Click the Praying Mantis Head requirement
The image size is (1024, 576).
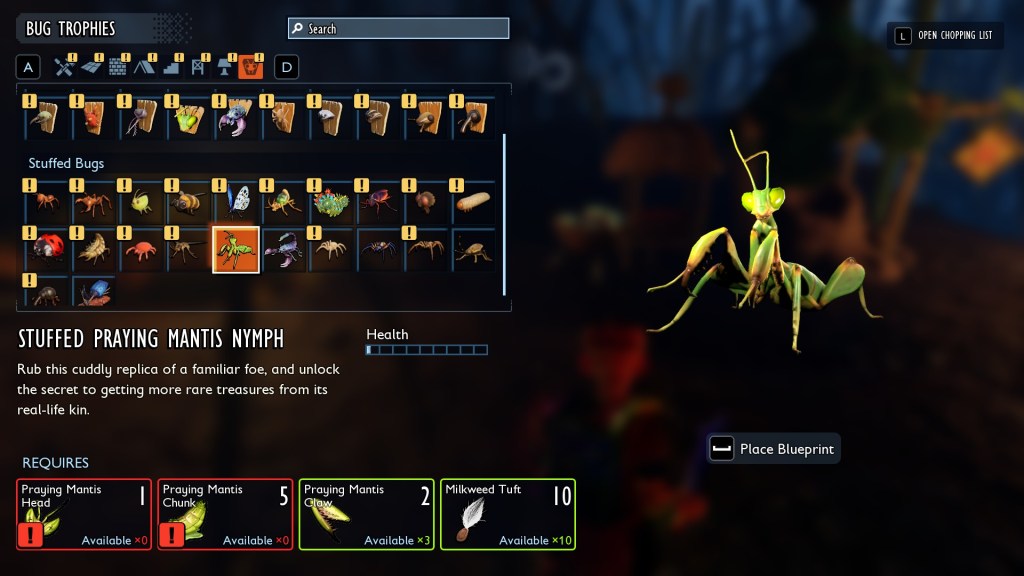[84, 514]
